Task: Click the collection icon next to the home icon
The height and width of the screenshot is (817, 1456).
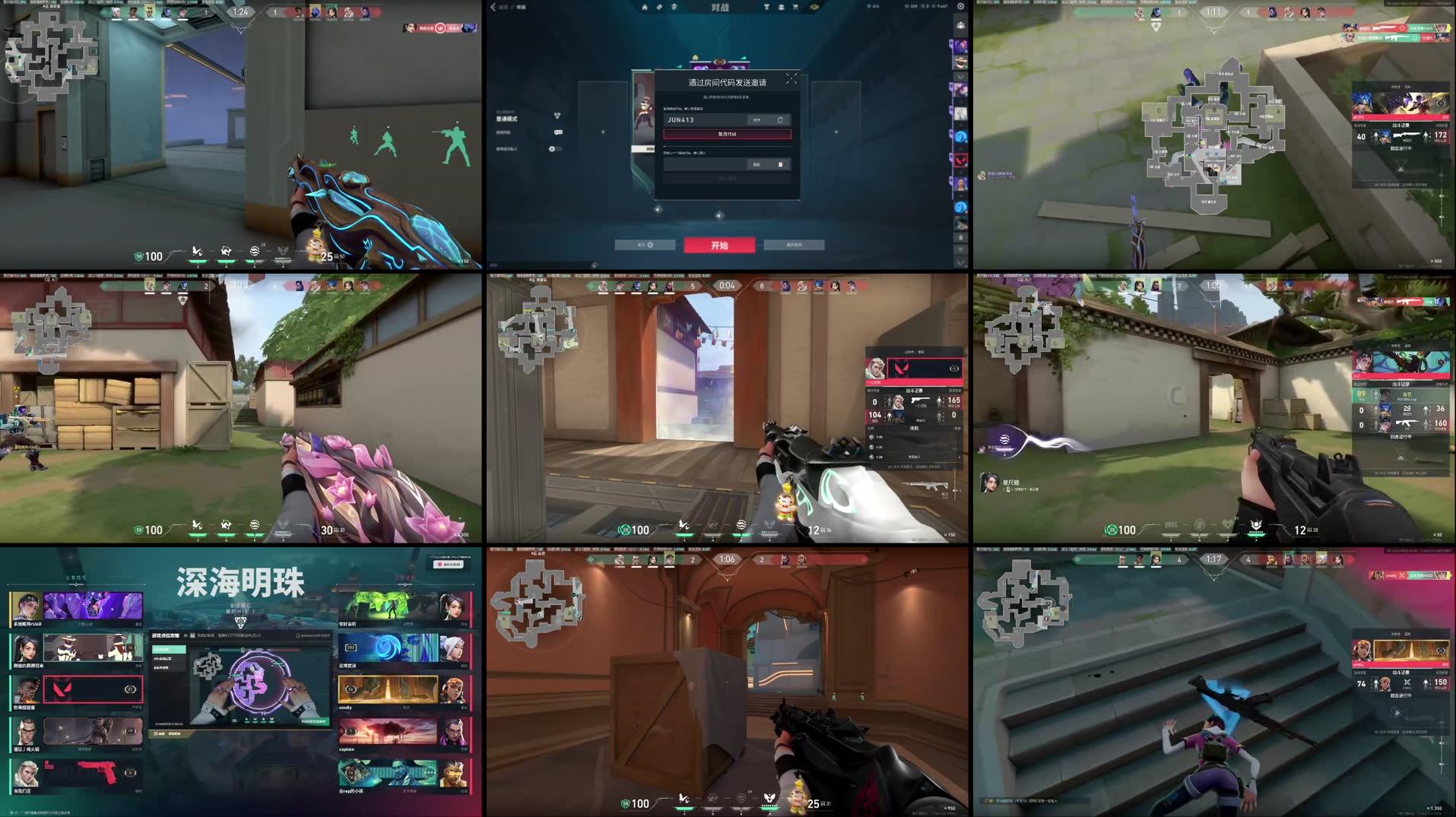Action: (x=658, y=6)
